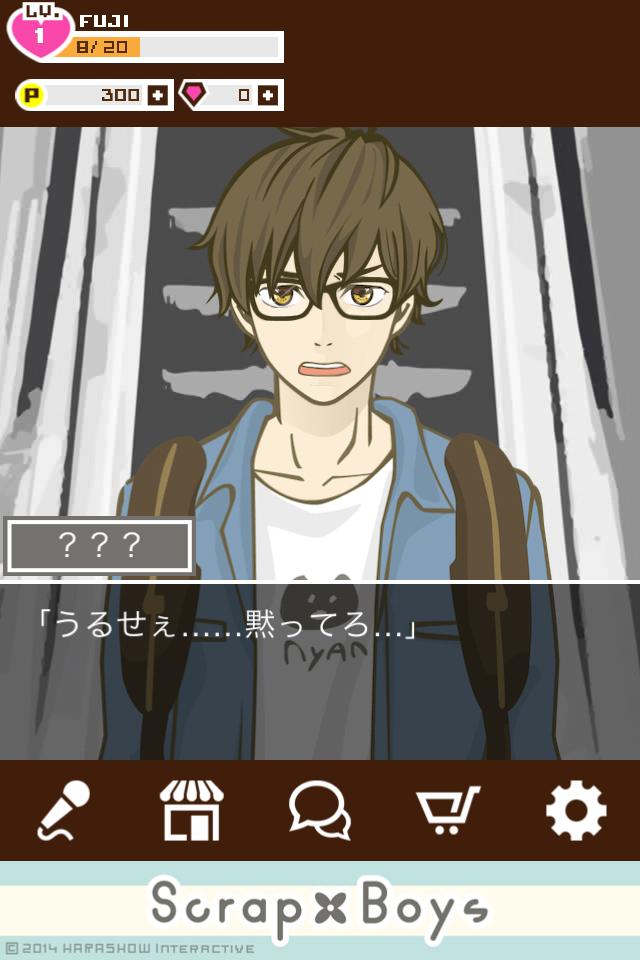Screen dimensions: 640x960
Task: Open the microphone menu
Action: 64,810
